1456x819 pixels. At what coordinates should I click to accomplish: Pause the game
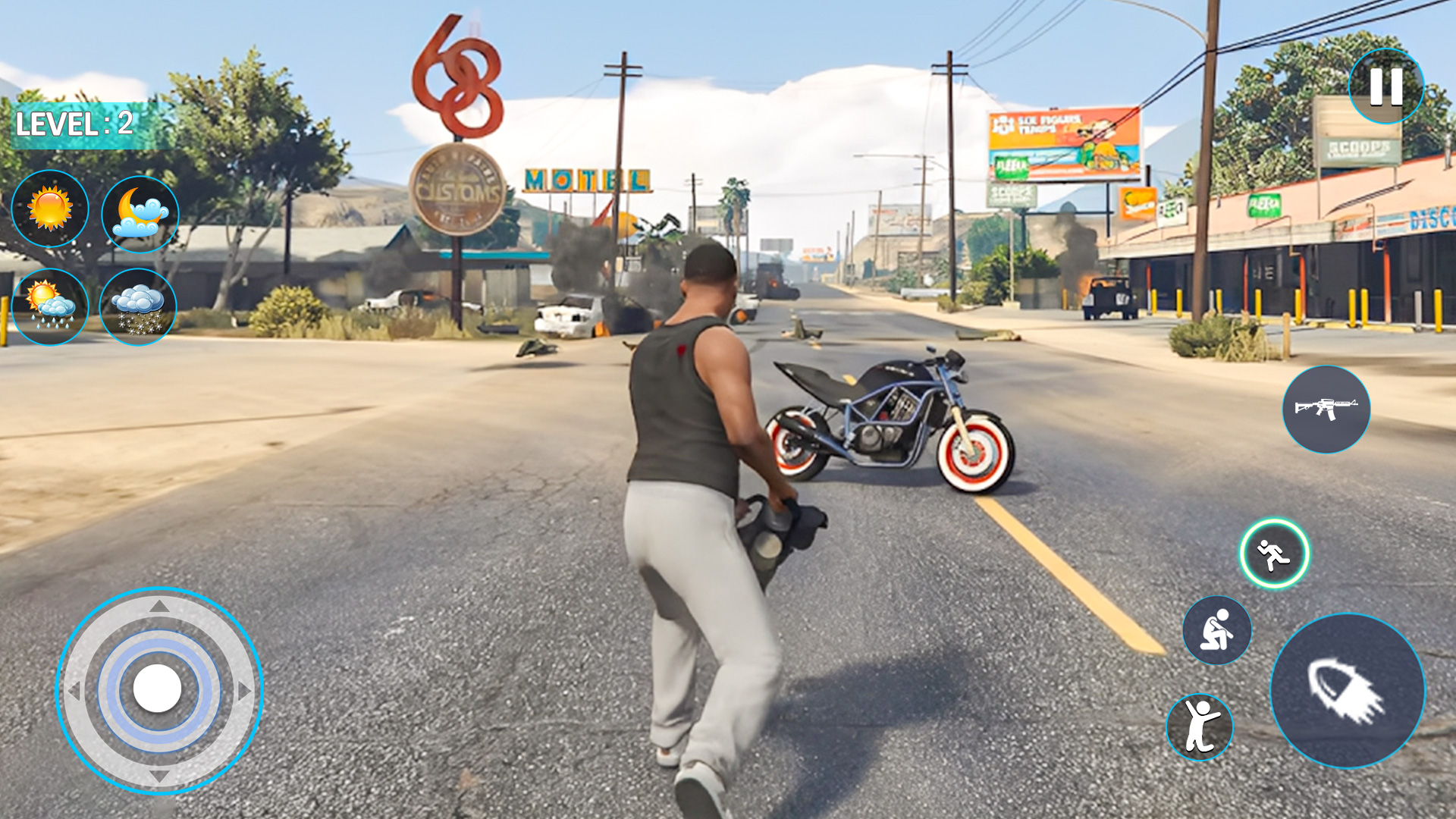coord(1385,86)
